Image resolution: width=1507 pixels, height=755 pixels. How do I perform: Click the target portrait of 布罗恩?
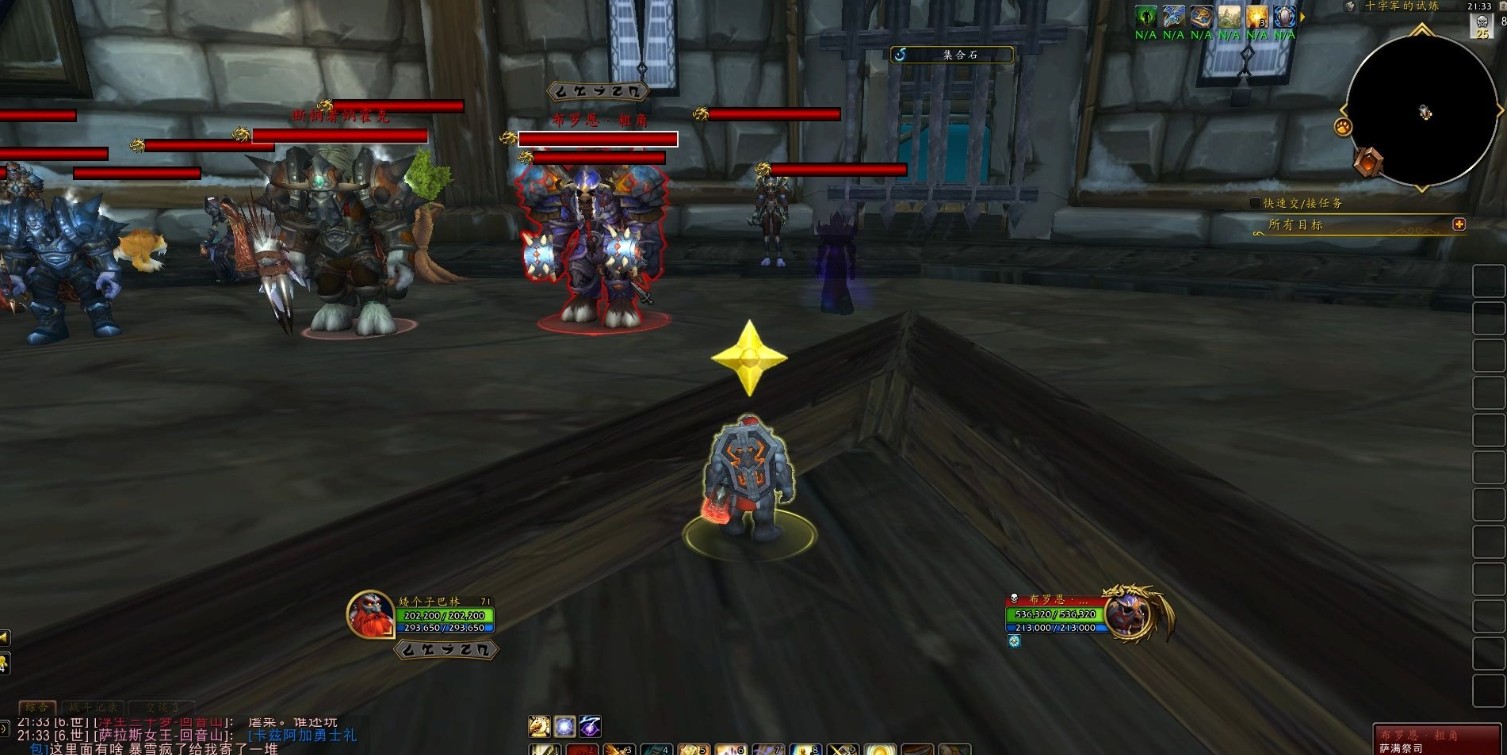point(1128,614)
